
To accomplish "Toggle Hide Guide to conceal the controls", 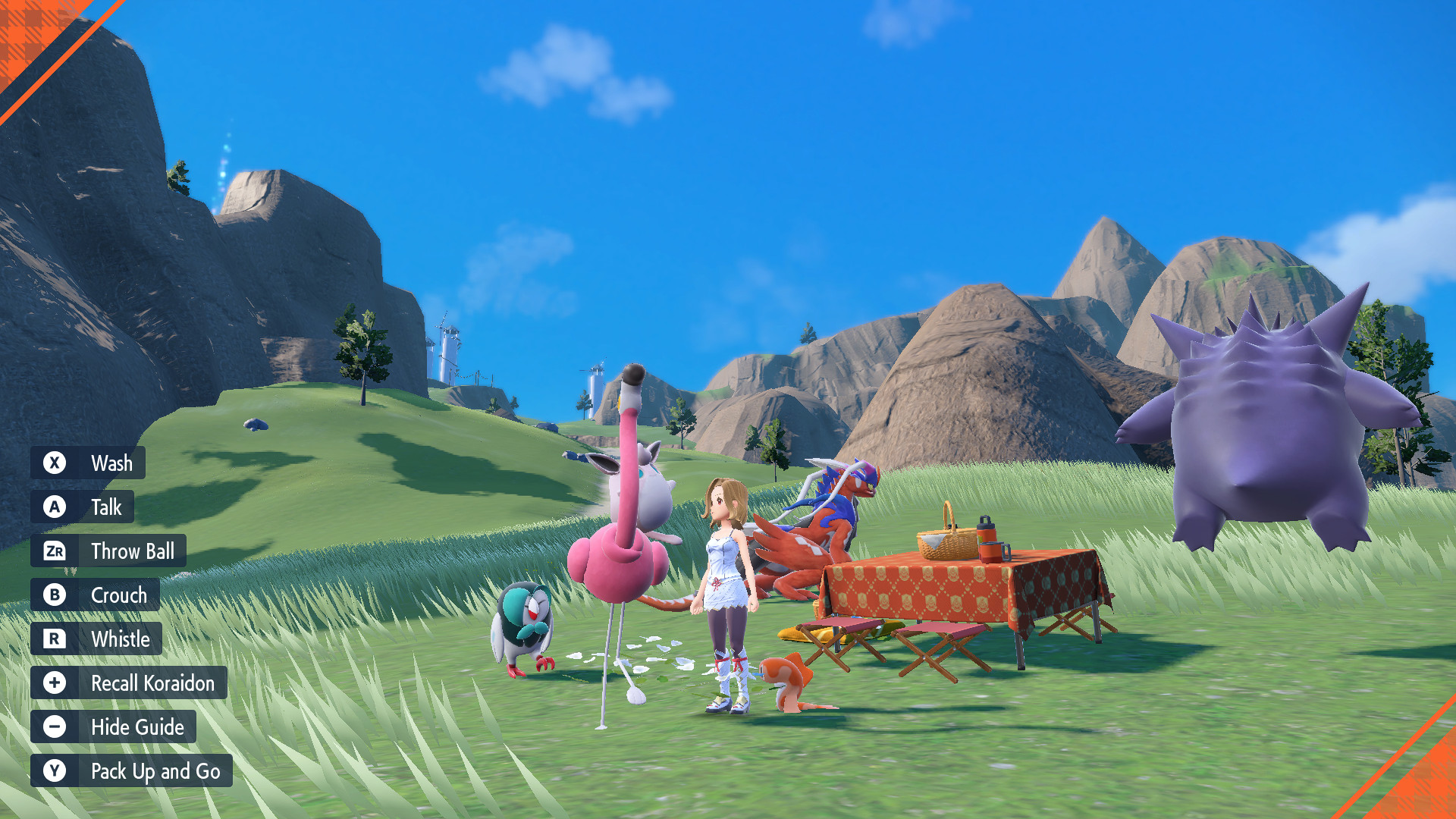I will pyautogui.click(x=136, y=726).
